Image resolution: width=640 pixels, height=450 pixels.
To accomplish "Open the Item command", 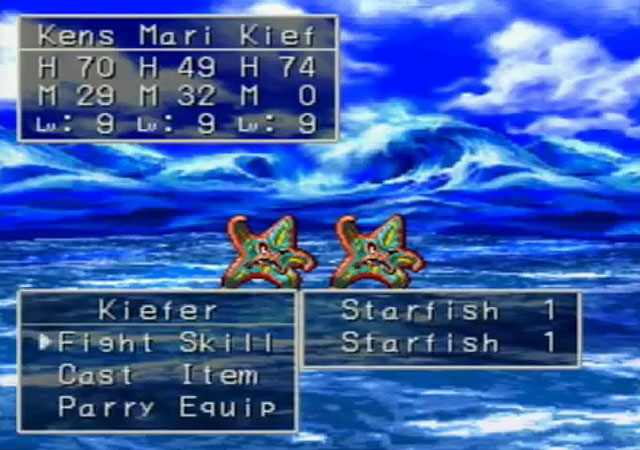I will 218,376.
